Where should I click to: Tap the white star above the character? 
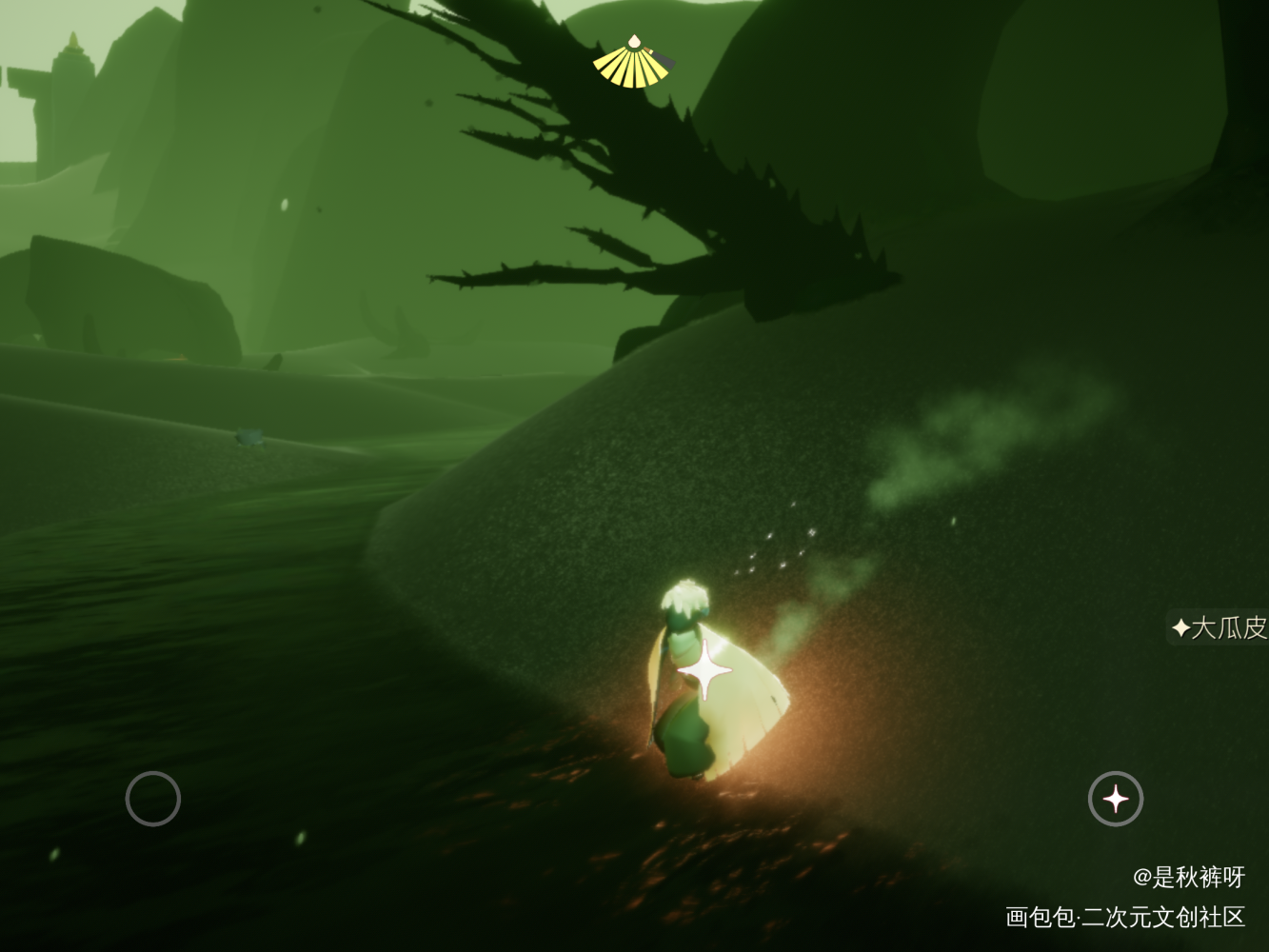coord(704,670)
